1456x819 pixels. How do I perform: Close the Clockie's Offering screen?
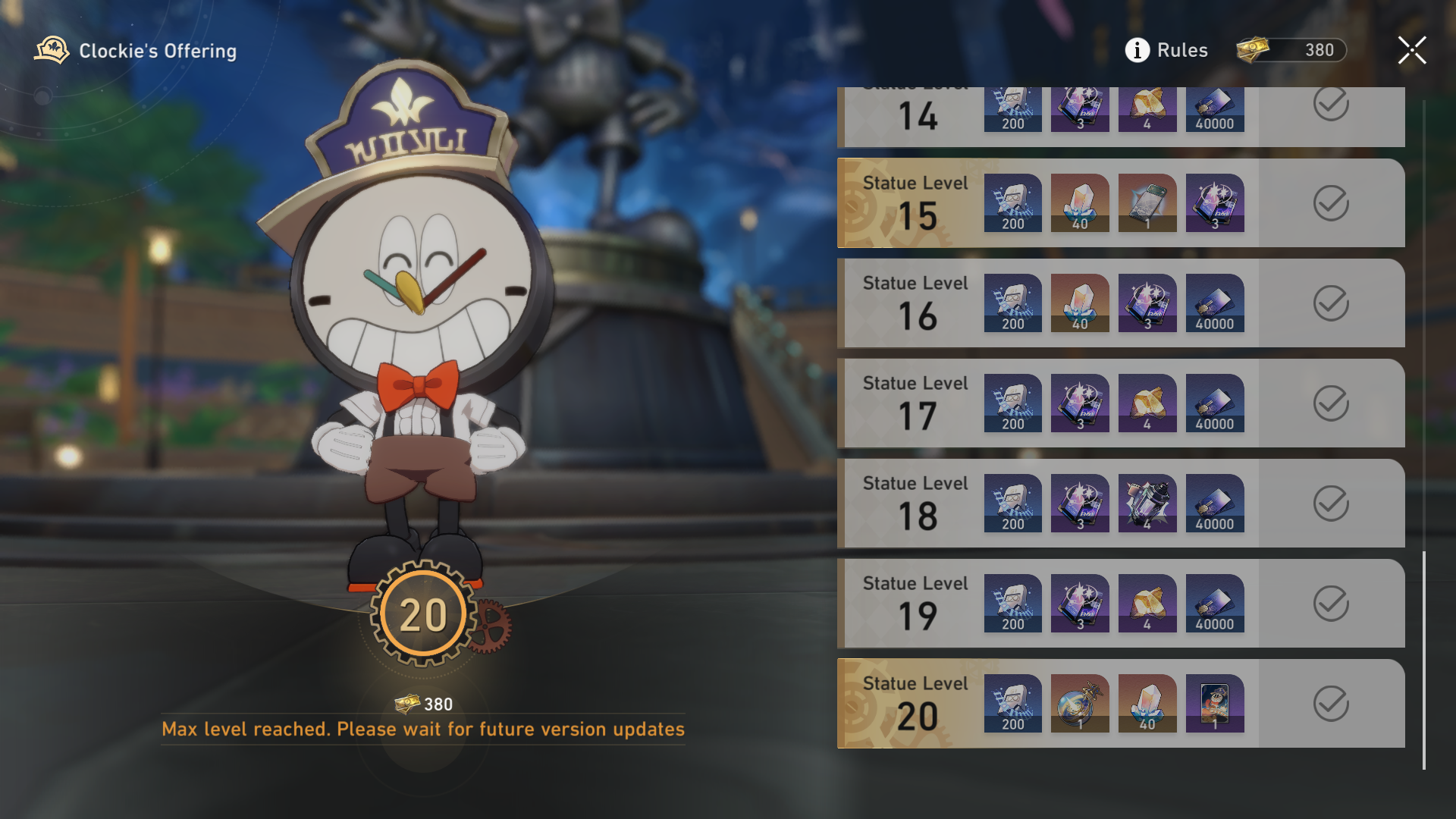[1412, 50]
